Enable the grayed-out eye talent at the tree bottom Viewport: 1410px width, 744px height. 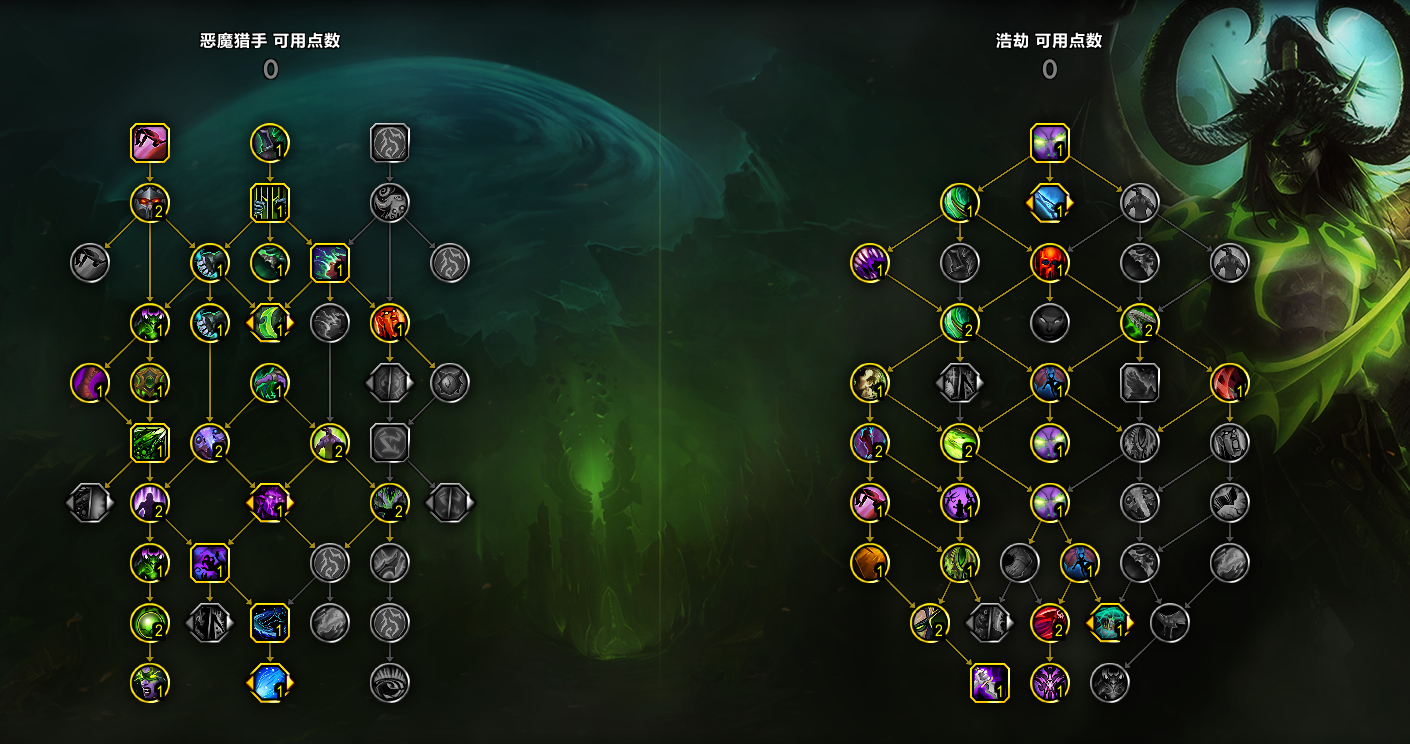tap(389, 681)
